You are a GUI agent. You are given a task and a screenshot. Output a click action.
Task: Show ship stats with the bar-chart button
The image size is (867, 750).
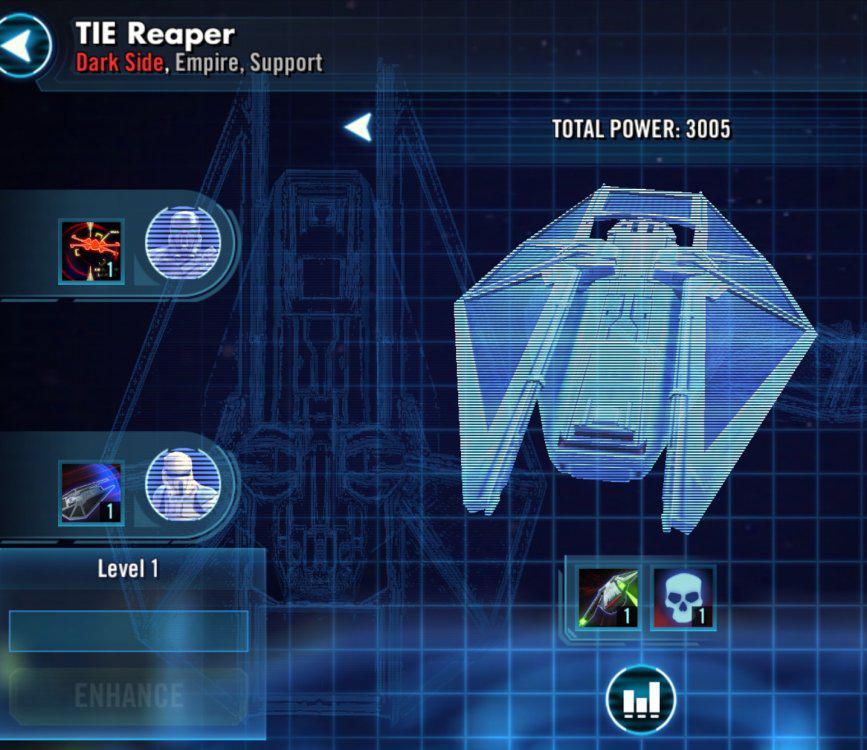tap(640, 700)
